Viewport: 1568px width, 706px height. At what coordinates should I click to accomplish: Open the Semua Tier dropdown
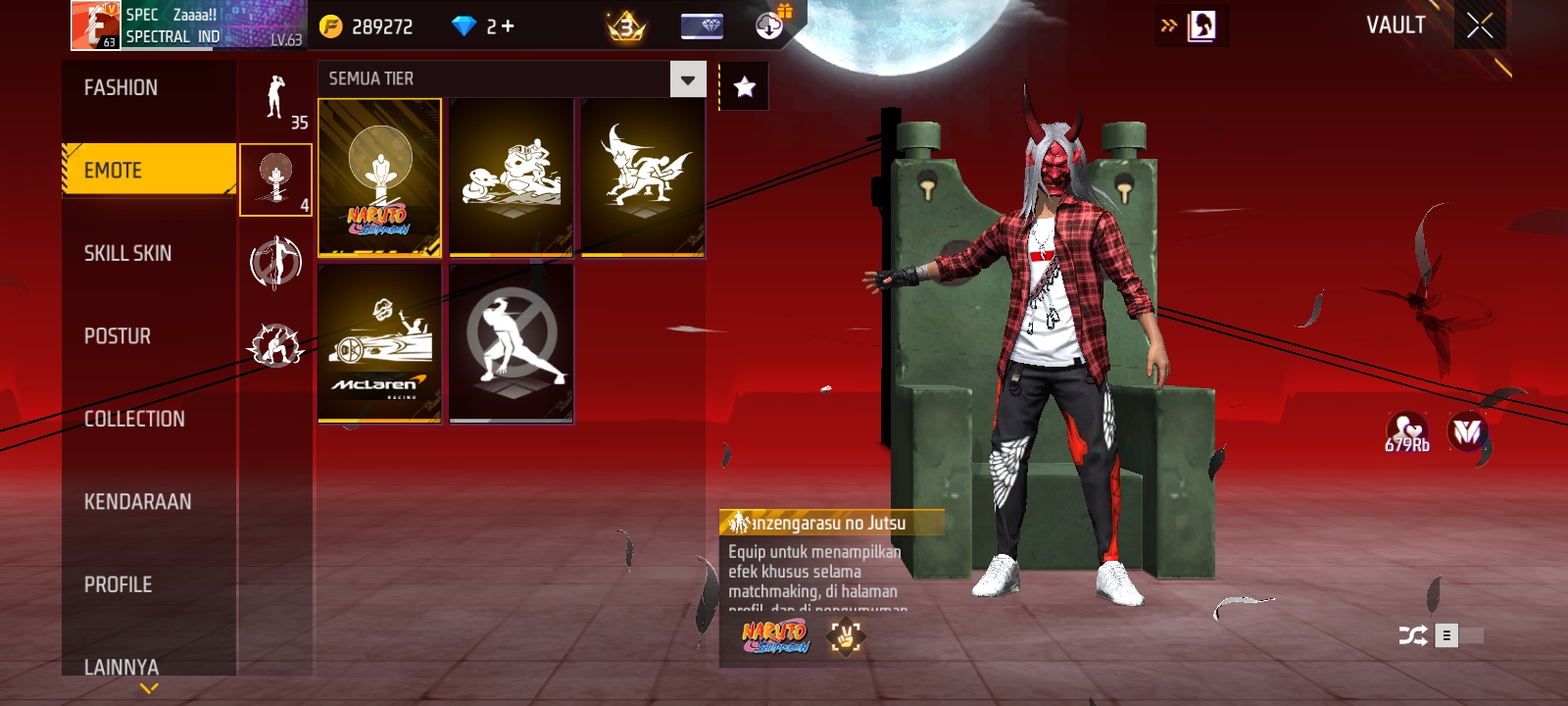click(x=687, y=79)
